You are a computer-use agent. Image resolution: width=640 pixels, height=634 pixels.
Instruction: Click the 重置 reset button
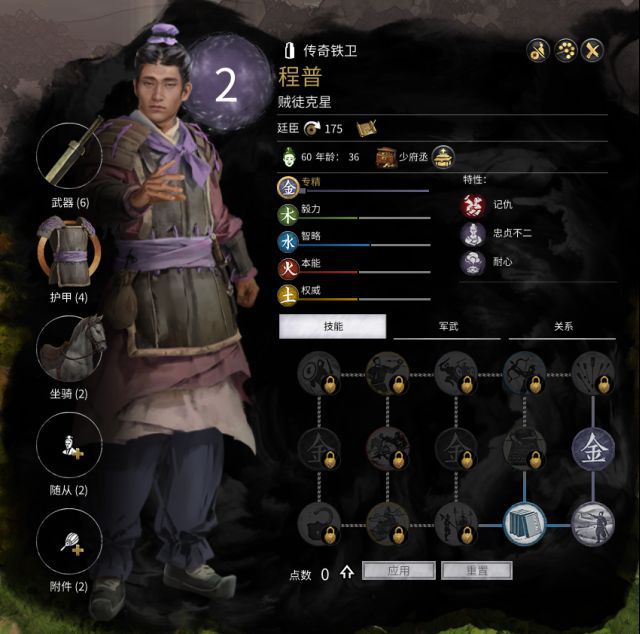476,571
